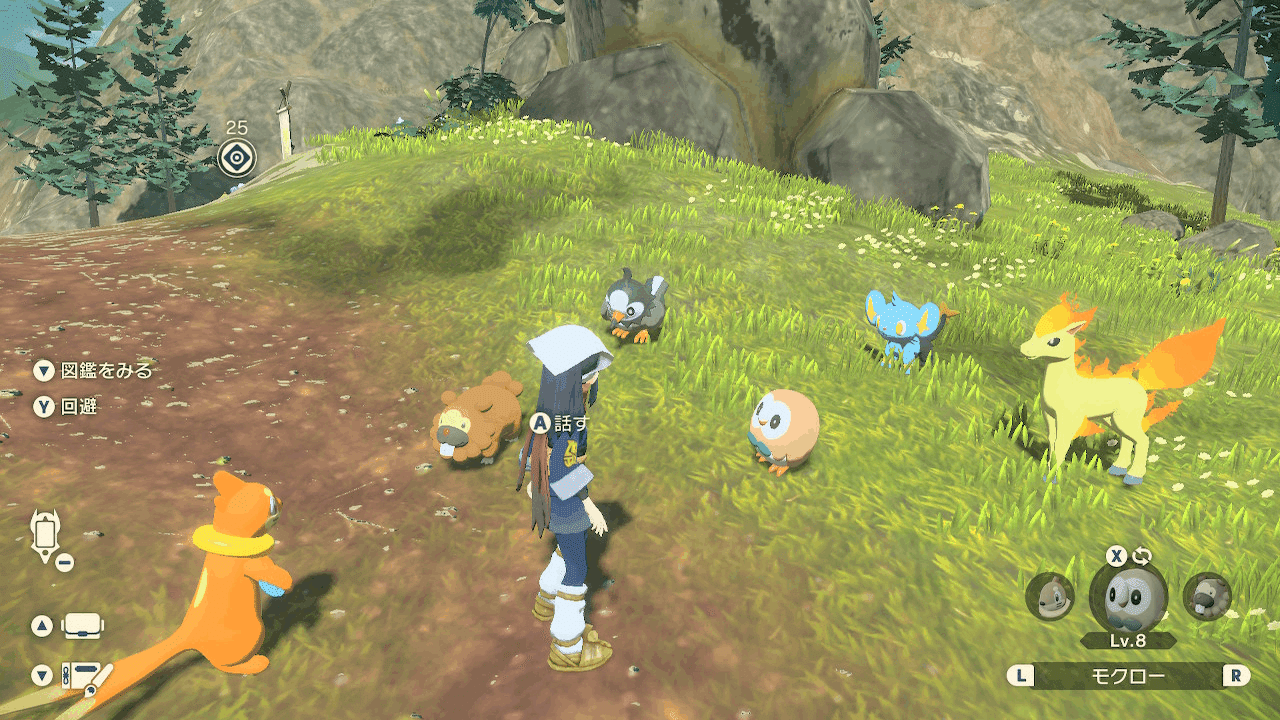Viewport: 1280px width, 720px height.
Task: Select the active Rowlet party icon
Action: point(1127,597)
